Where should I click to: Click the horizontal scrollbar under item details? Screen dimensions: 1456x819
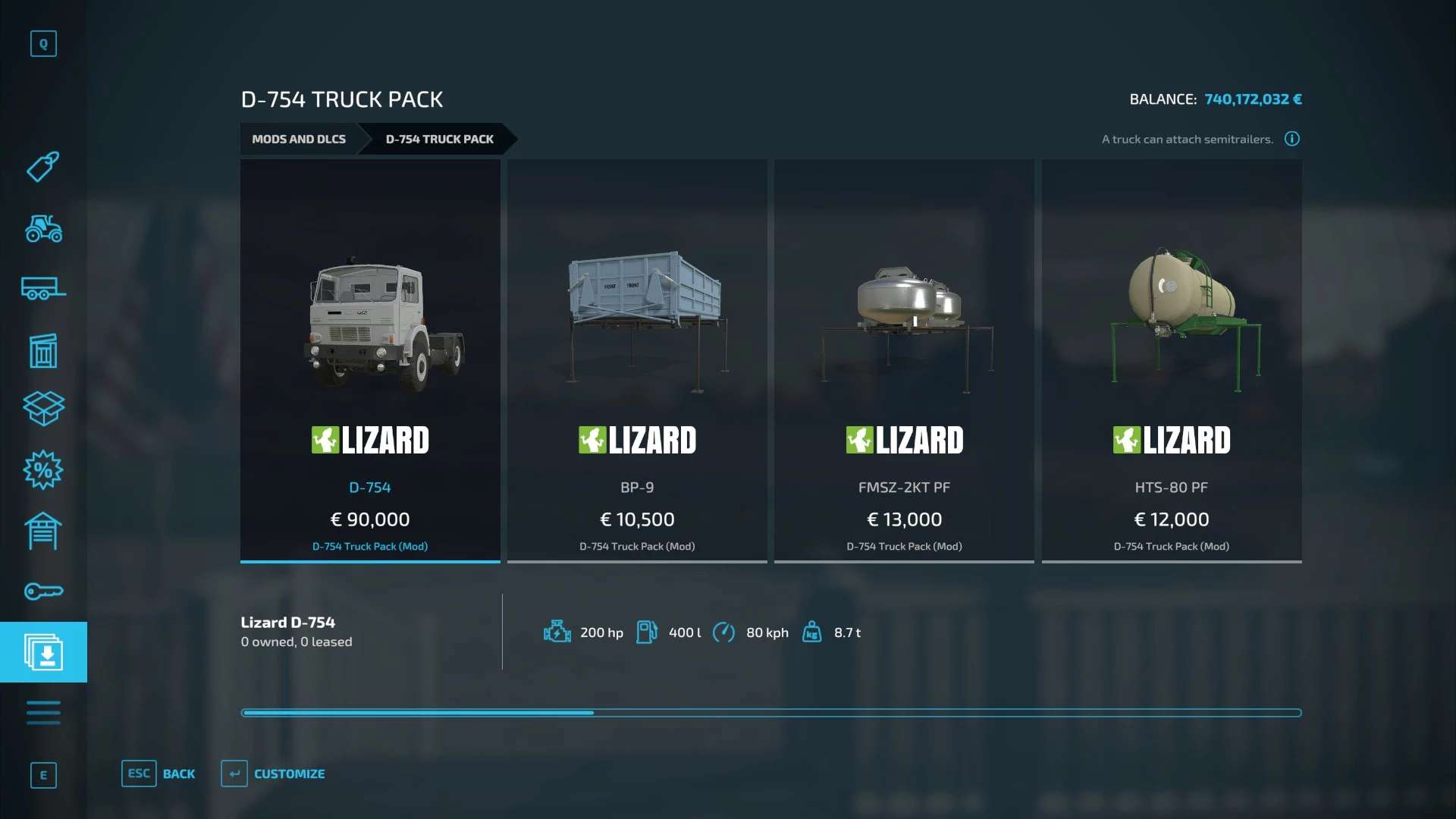pos(770,713)
